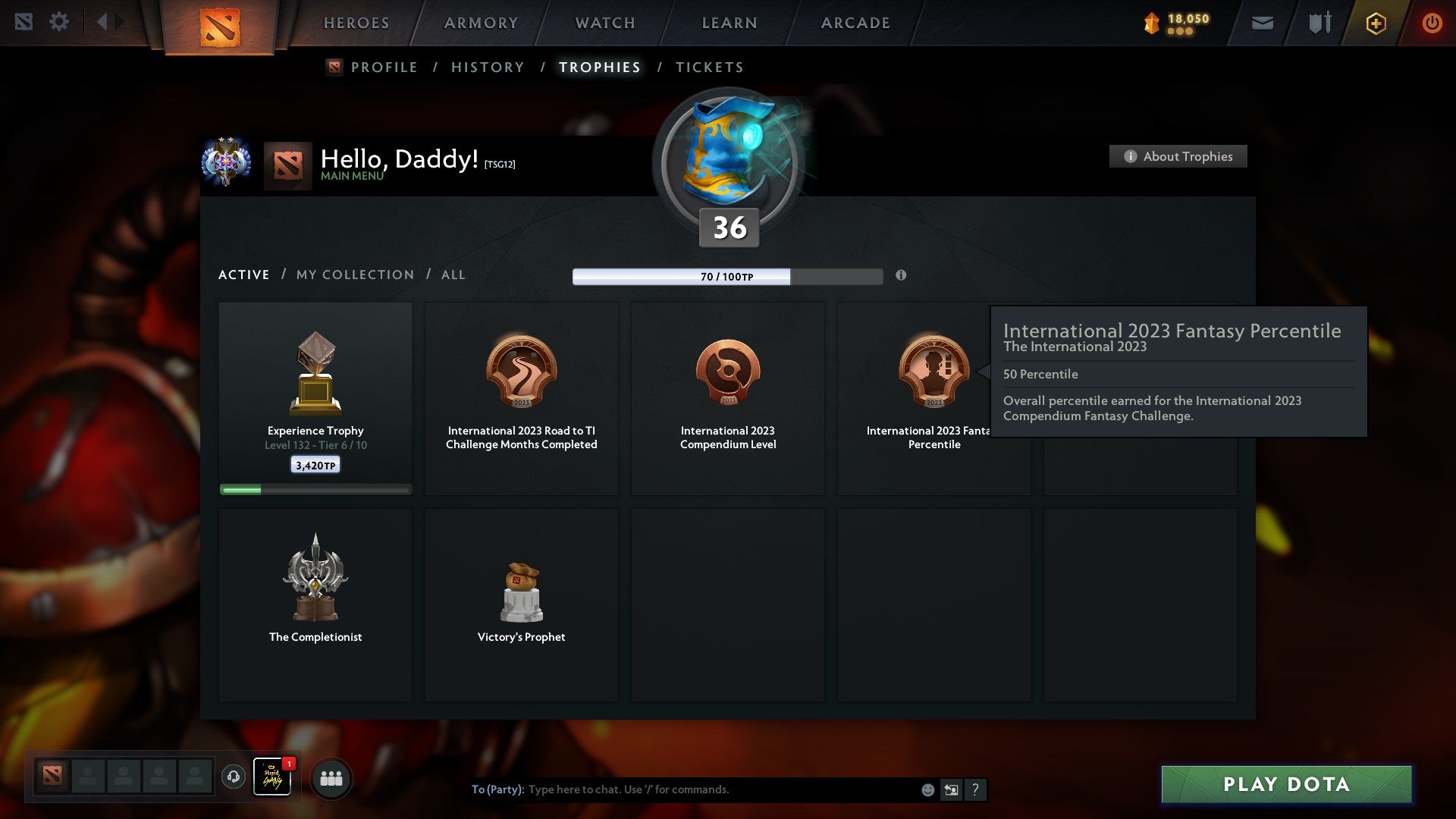The width and height of the screenshot is (1456, 819).
Task: Expand the trophy points info tooltip
Action: [x=902, y=277]
